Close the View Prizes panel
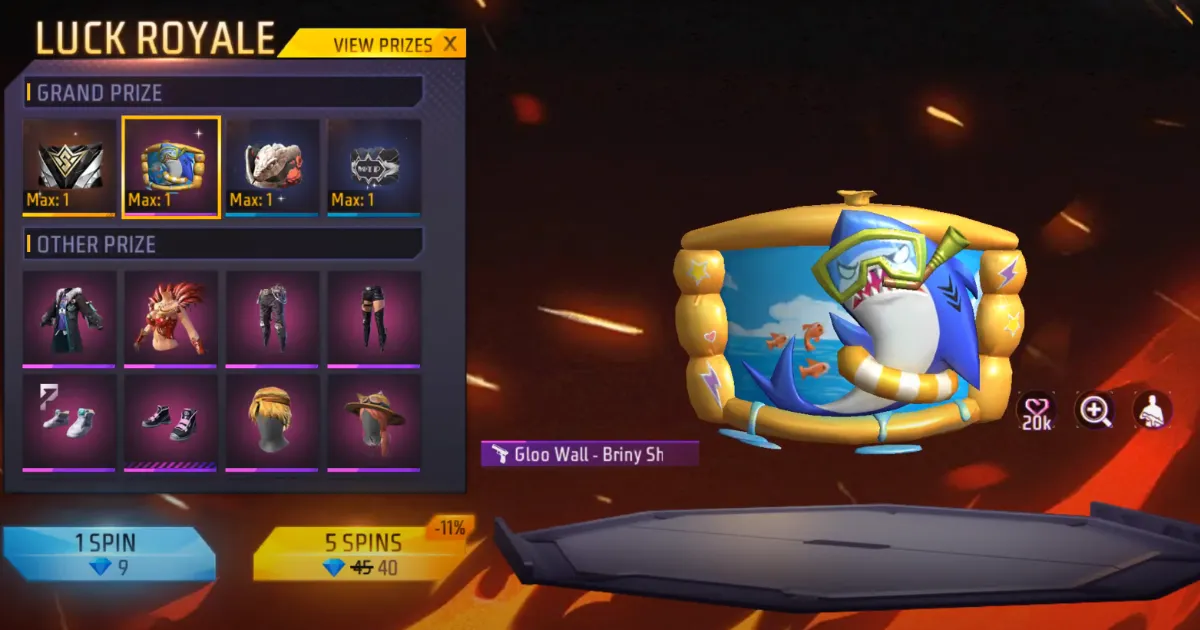This screenshot has width=1200, height=630. (x=450, y=44)
